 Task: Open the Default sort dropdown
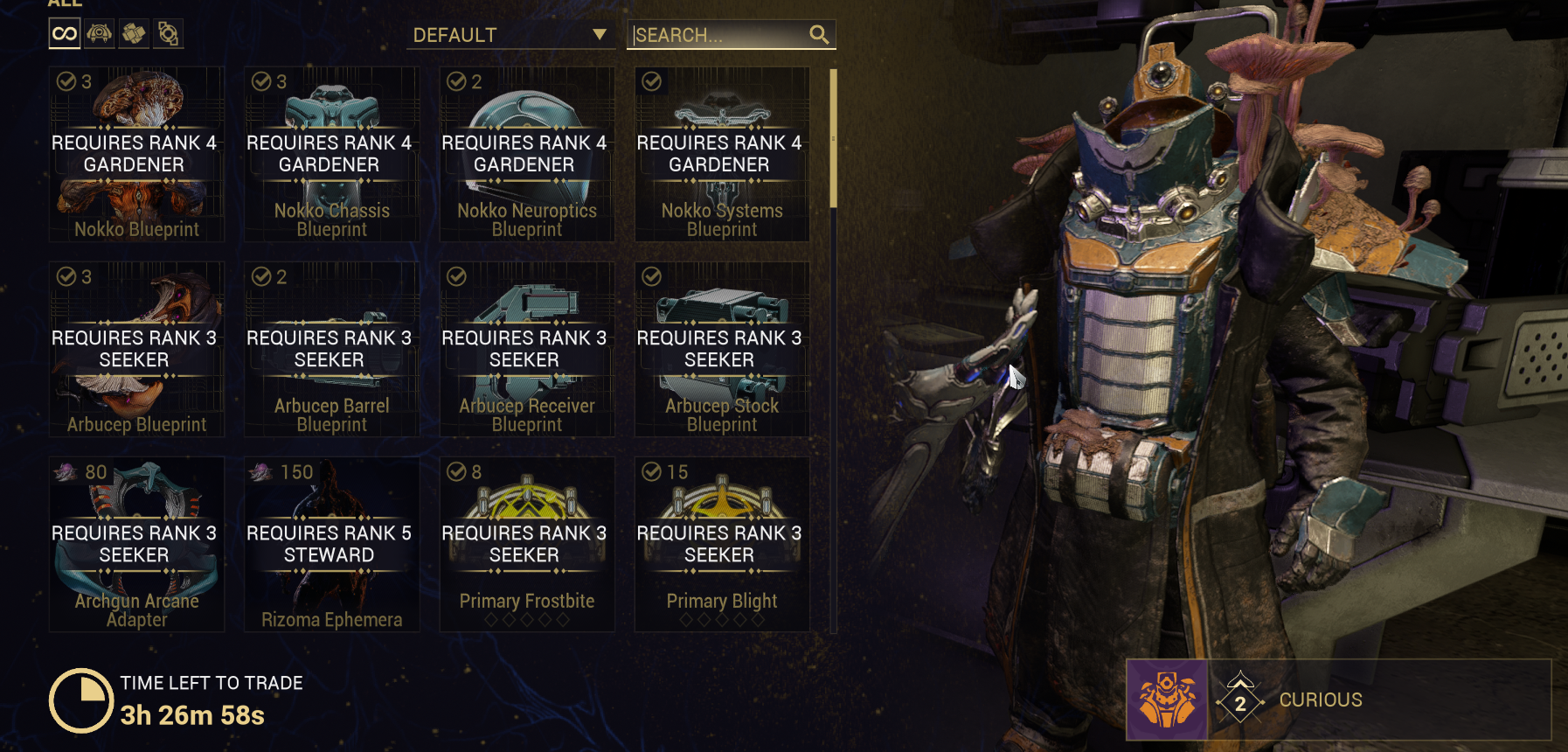click(x=510, y=35)
